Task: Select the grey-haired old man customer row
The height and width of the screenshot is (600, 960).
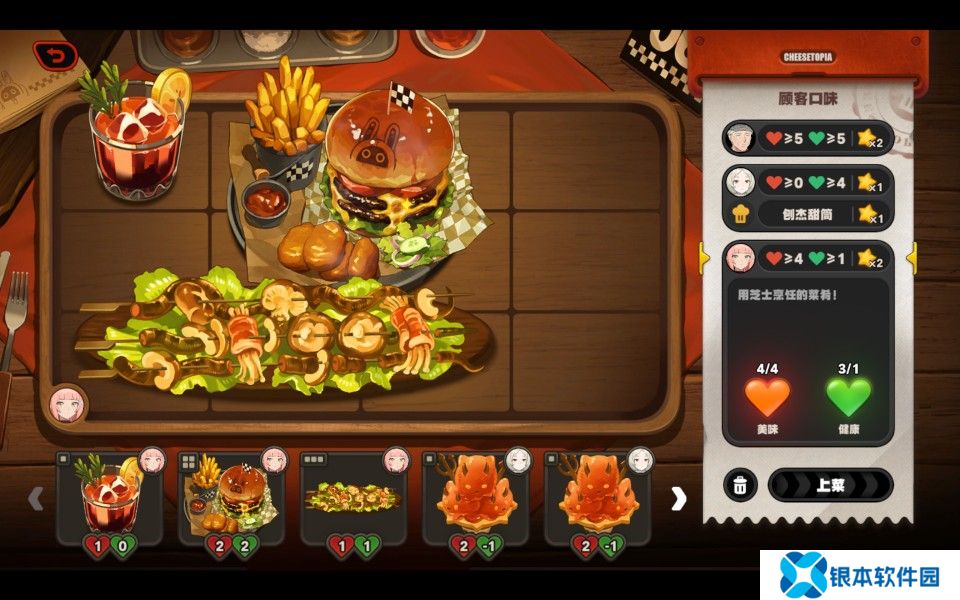Action: pyautogui.click(x=806, y=138)
